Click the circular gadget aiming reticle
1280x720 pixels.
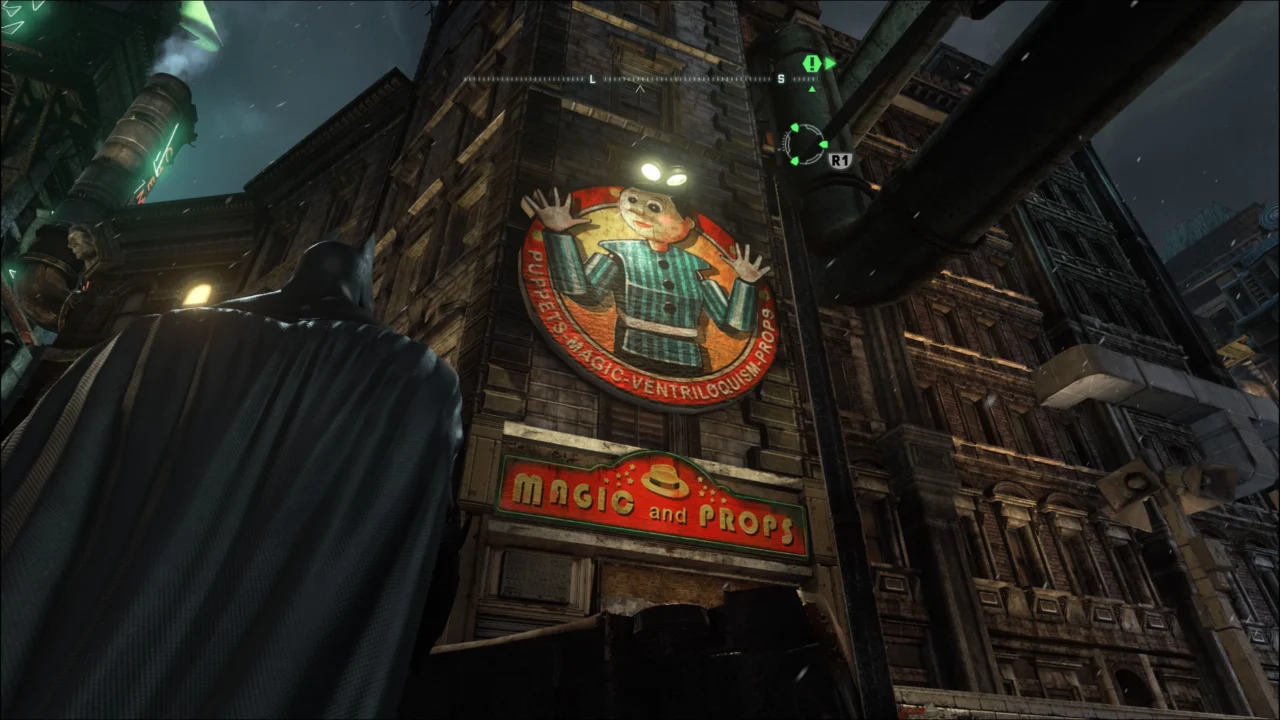(806, 144)
